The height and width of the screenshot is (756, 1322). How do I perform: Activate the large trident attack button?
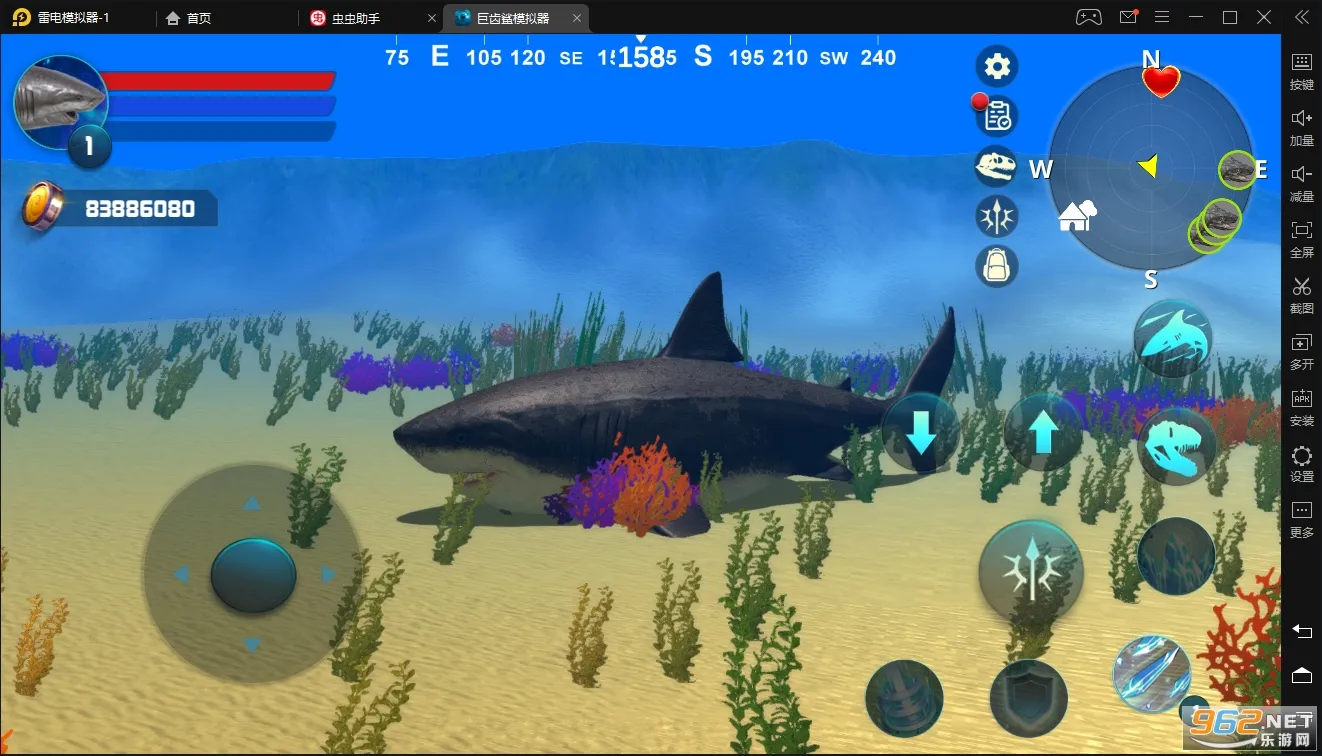(x=1031, y=570)
